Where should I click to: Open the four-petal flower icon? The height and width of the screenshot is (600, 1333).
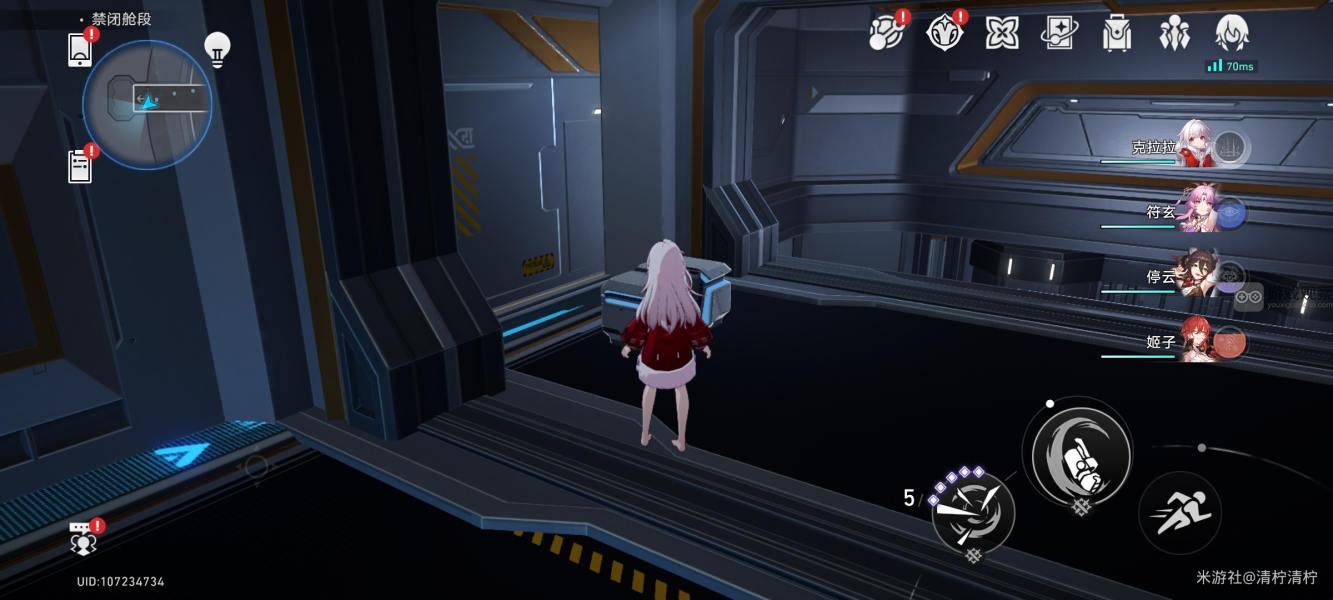click(1002, 34)
